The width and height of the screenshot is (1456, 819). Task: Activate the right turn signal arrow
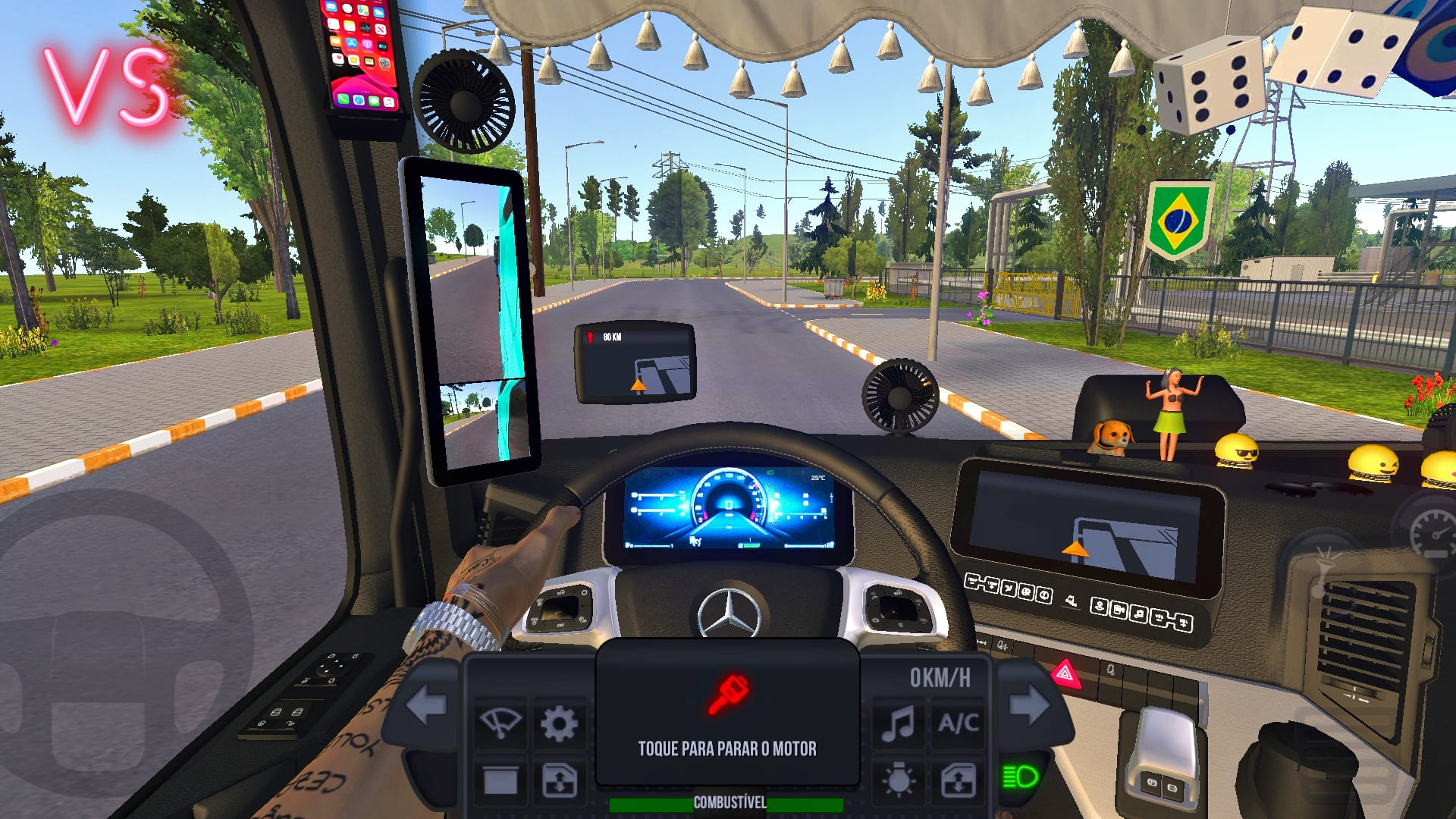[x=1029, y=704]
